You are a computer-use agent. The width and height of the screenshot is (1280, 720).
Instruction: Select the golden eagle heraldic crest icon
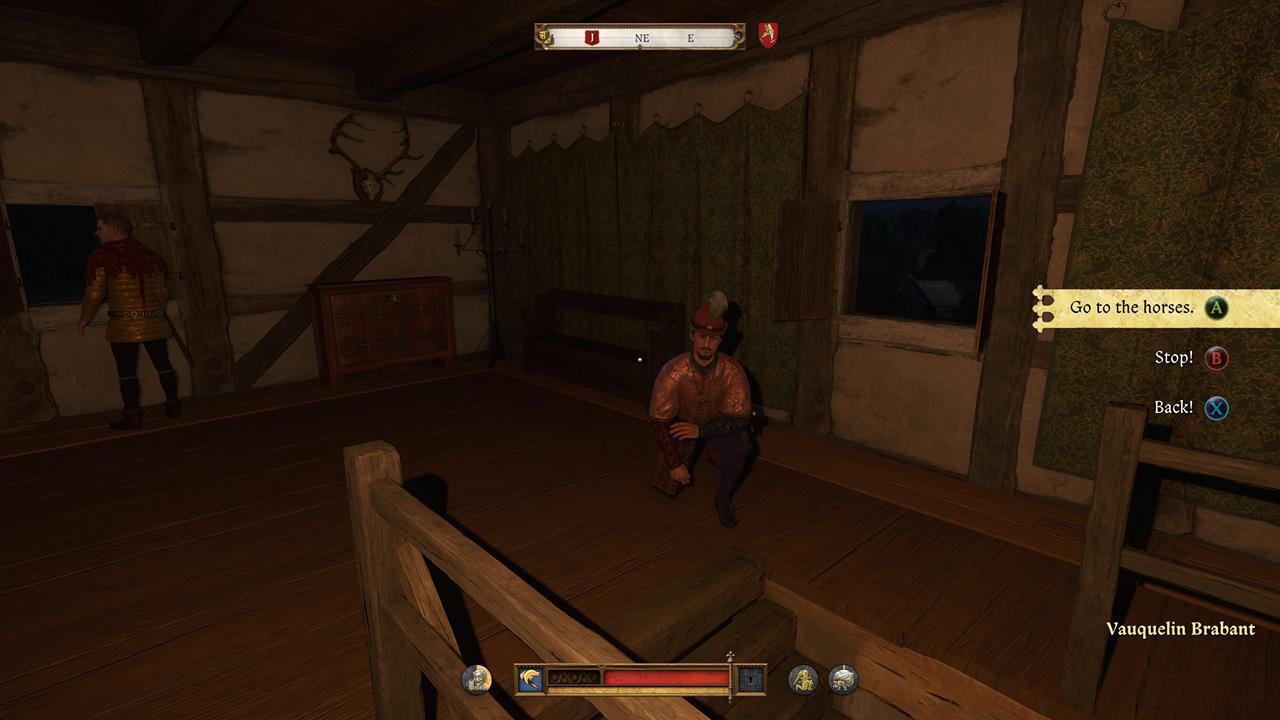pyautogui.click(x=529, y=677)
